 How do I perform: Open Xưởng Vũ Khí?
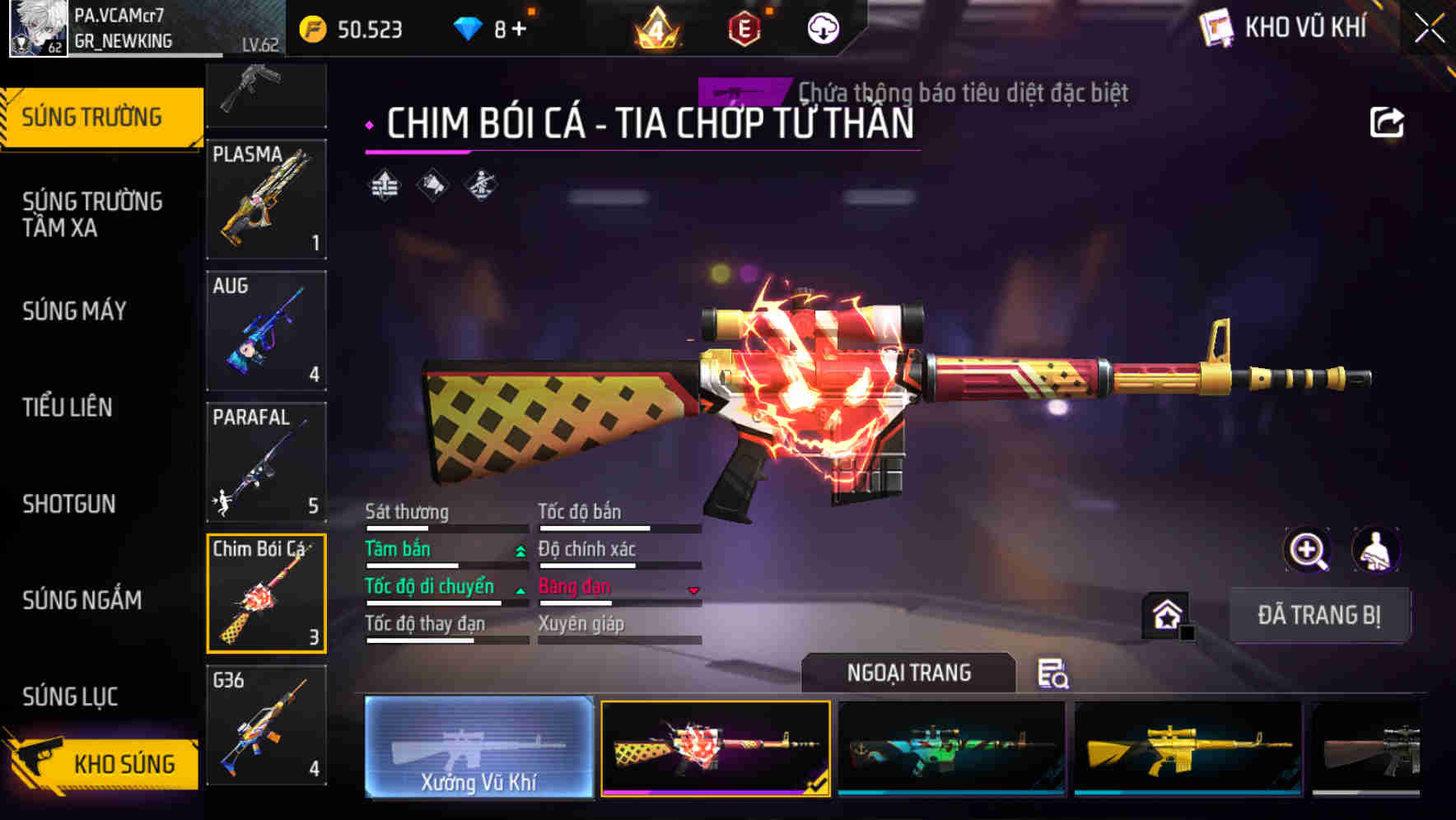pyautogui.click(x=478, y=749)
